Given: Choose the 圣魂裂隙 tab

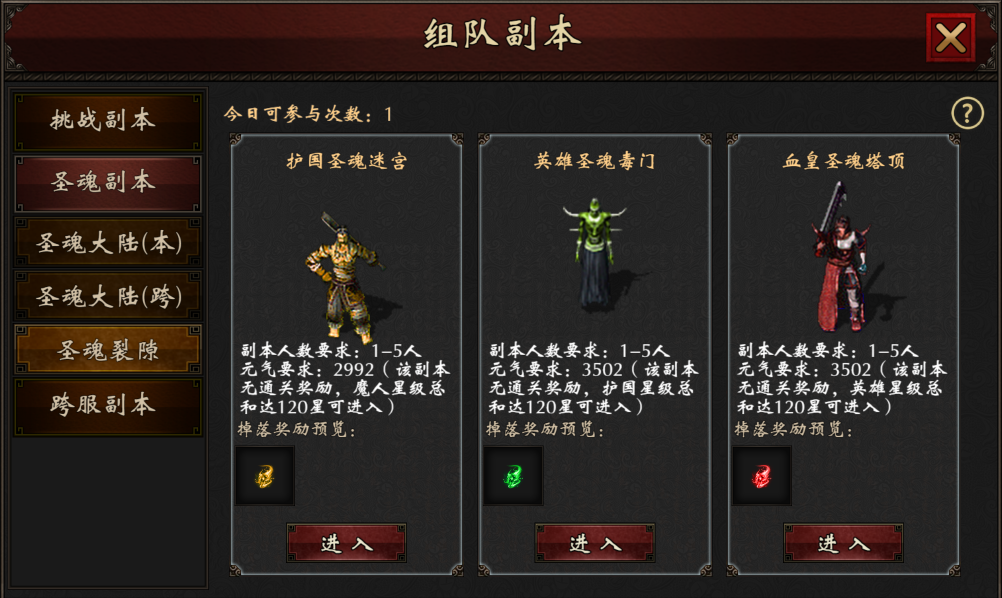Looking at the screenshot, I should point(106,351).
